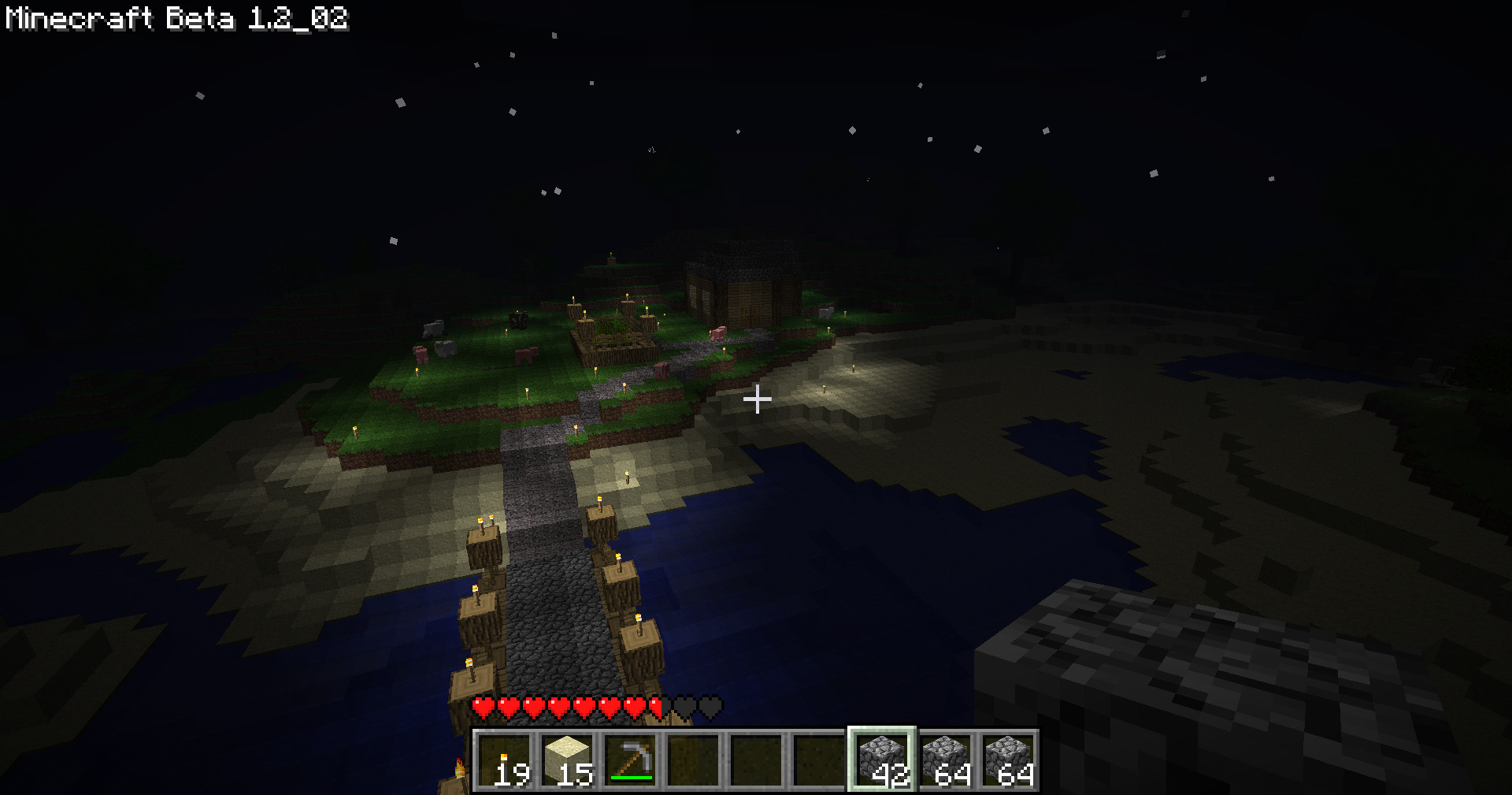Select the torch stack hotbar slot
The height and width of the screenshot is (795, 1512).
[x=505, y=760]
